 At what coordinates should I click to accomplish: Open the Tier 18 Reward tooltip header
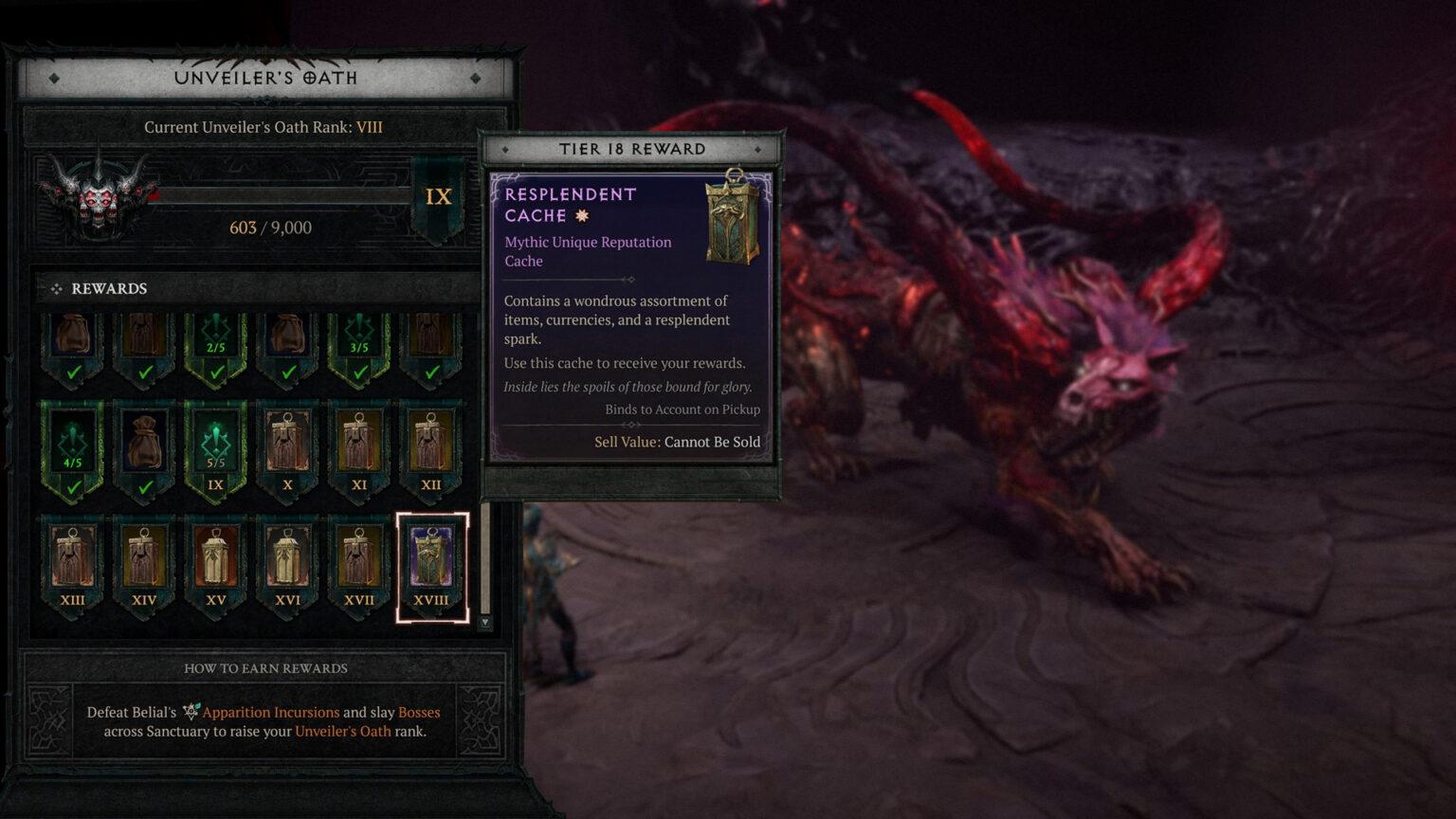point(633,149)
